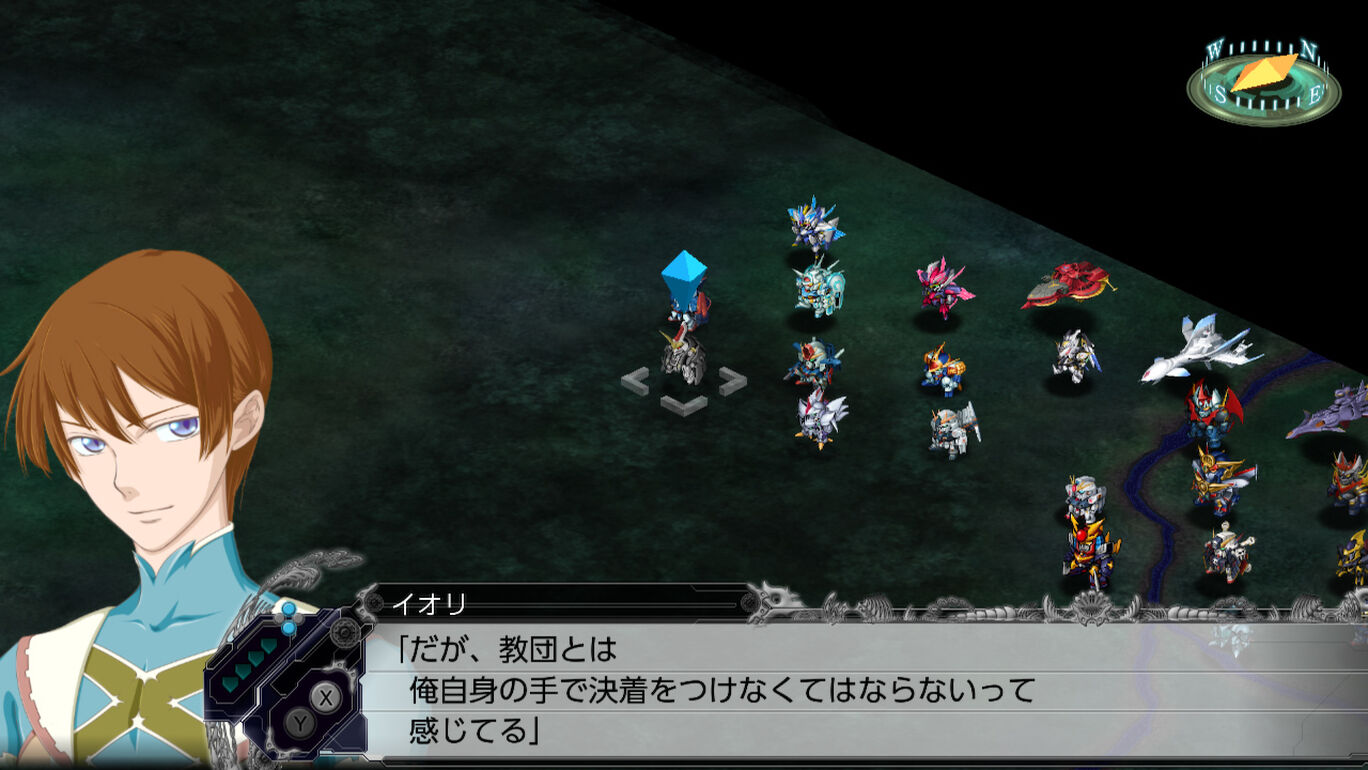Select the unit under the blue diamond cursor
Image resolution: width=1368 pixels, height=770 pixels.
684,352
